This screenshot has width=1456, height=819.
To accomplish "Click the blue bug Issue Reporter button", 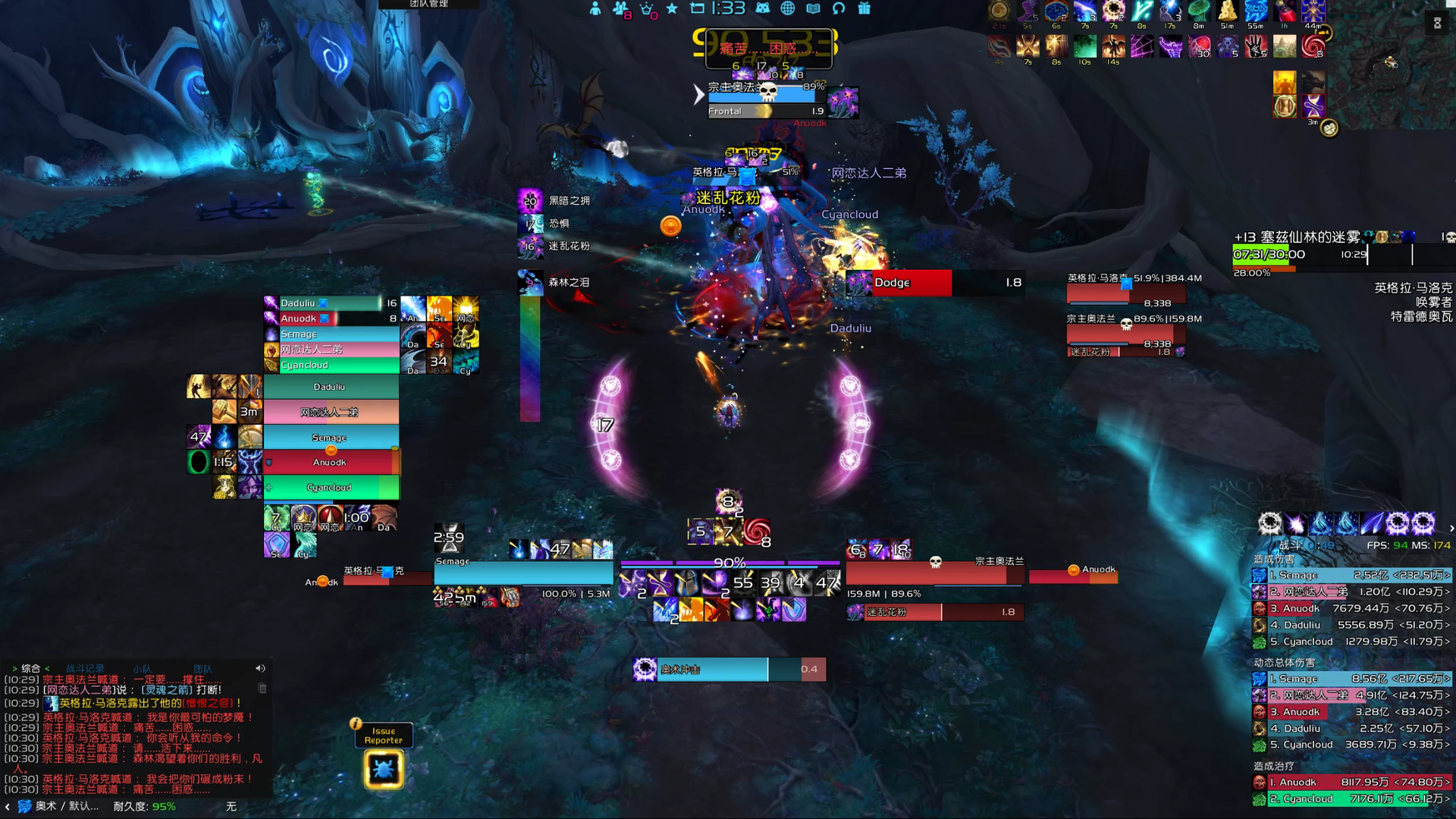I will [384, 769].
